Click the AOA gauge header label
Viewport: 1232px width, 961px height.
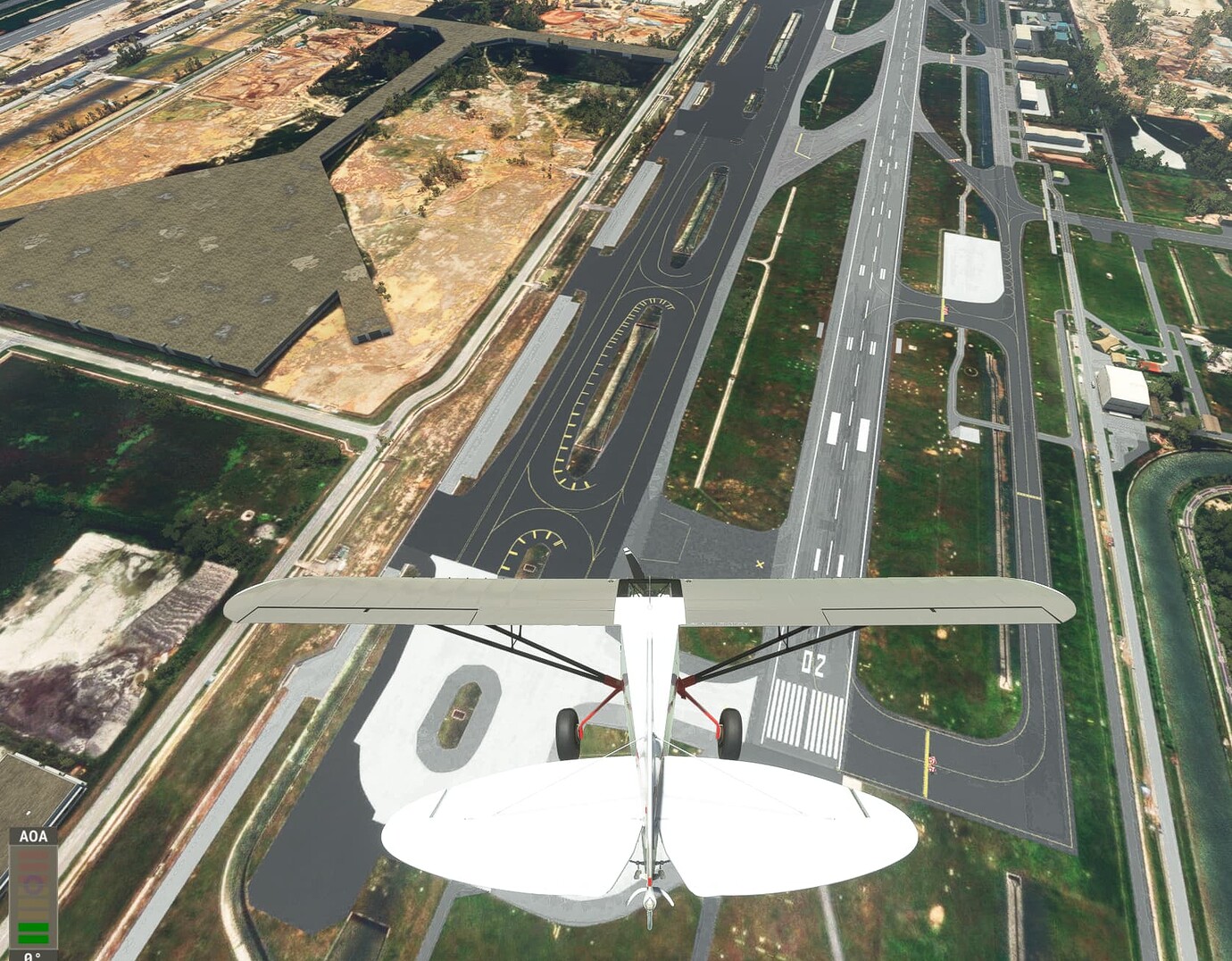click(x=34, y=837)
